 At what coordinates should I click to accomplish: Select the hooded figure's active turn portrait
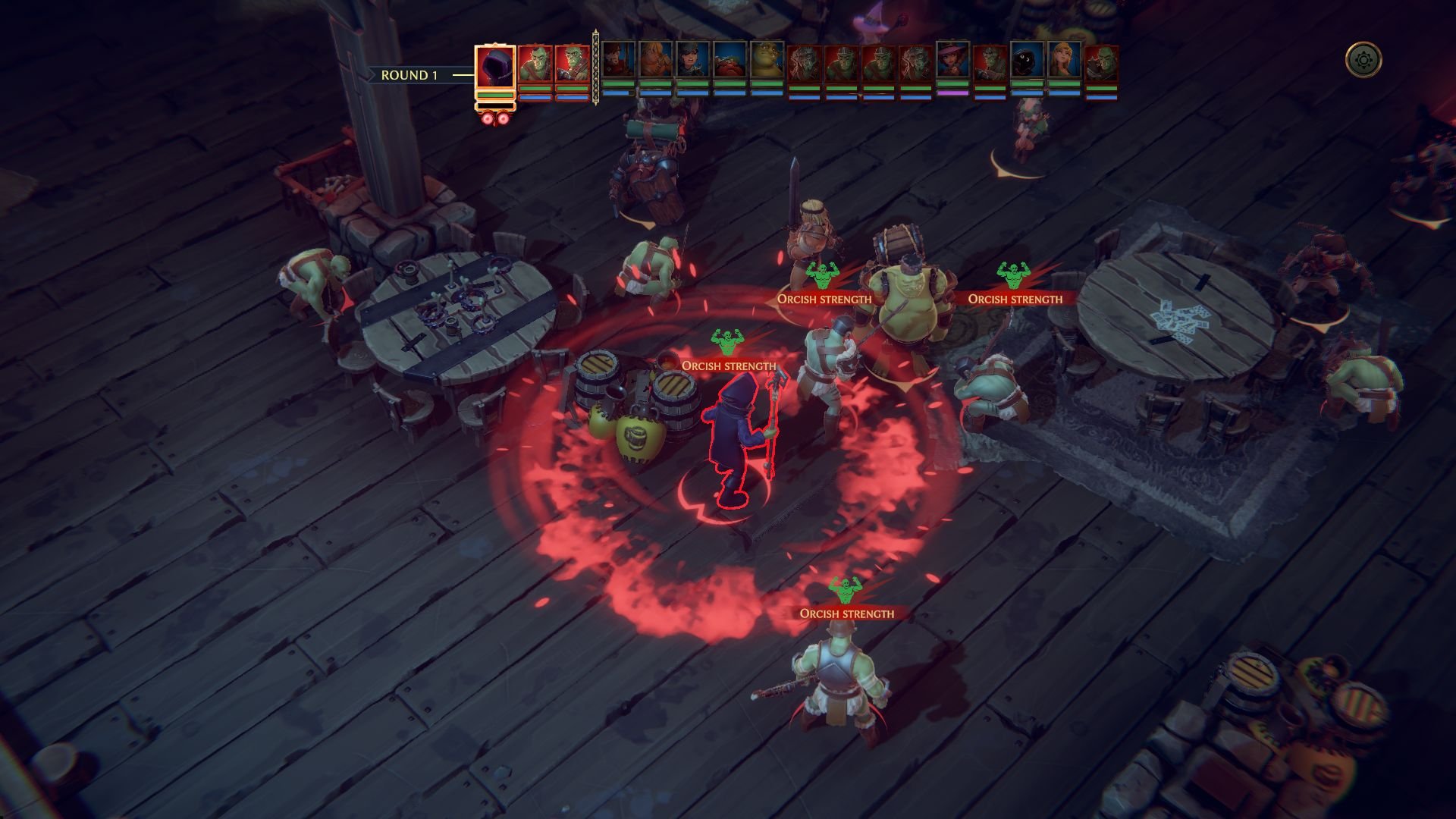click(495, 67)
